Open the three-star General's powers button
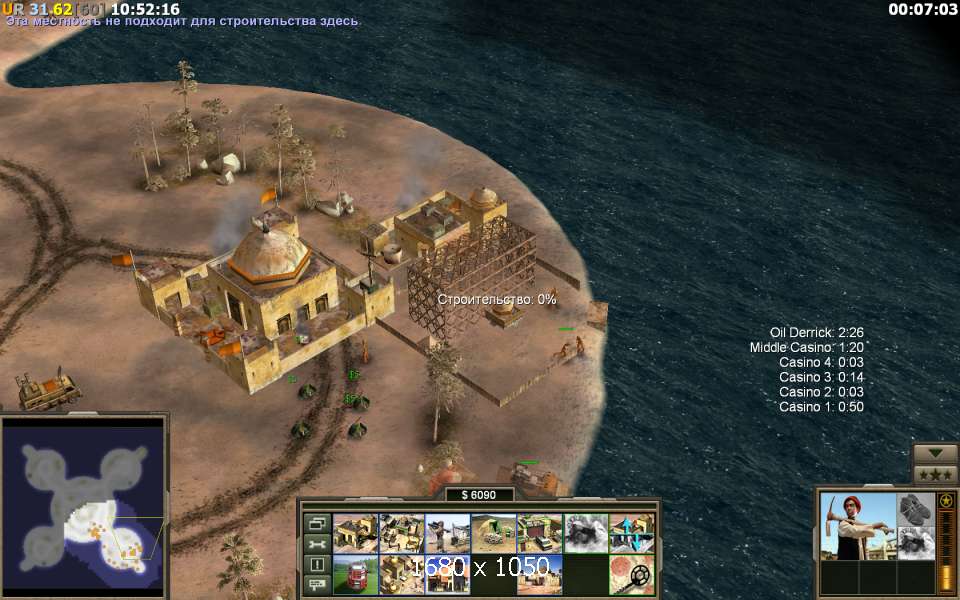This screenshot has width=960, height=600. point(936,473)
